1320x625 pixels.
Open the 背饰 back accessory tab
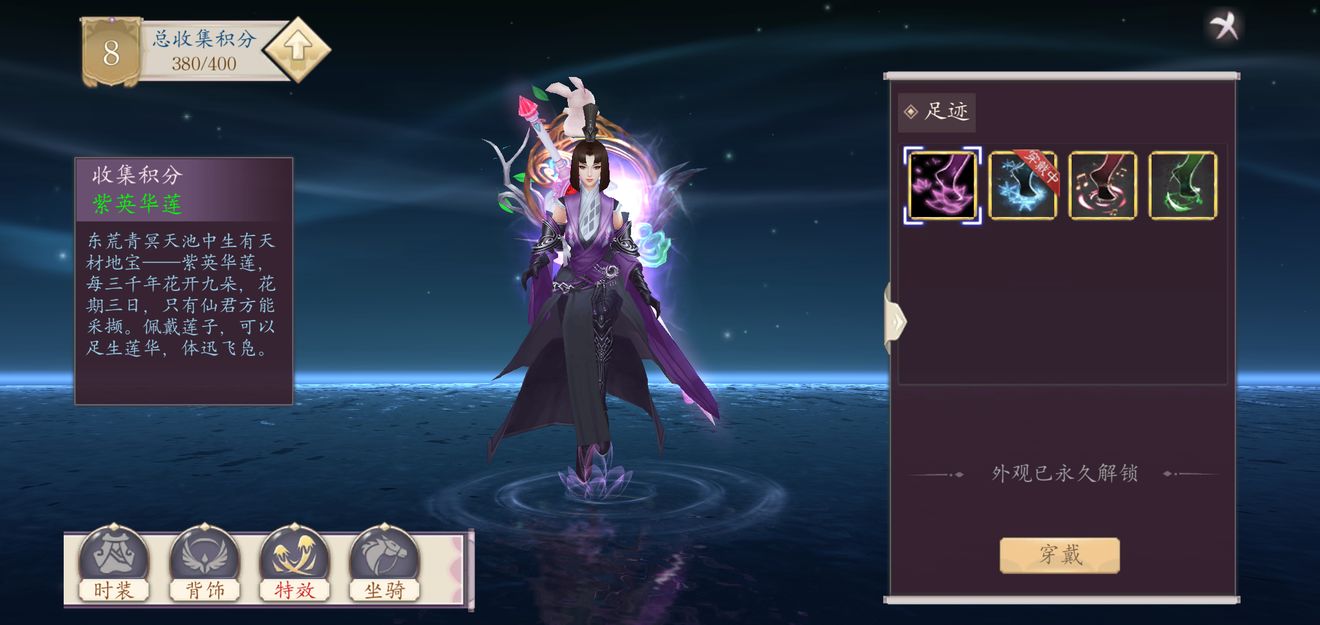coord(204,565)
